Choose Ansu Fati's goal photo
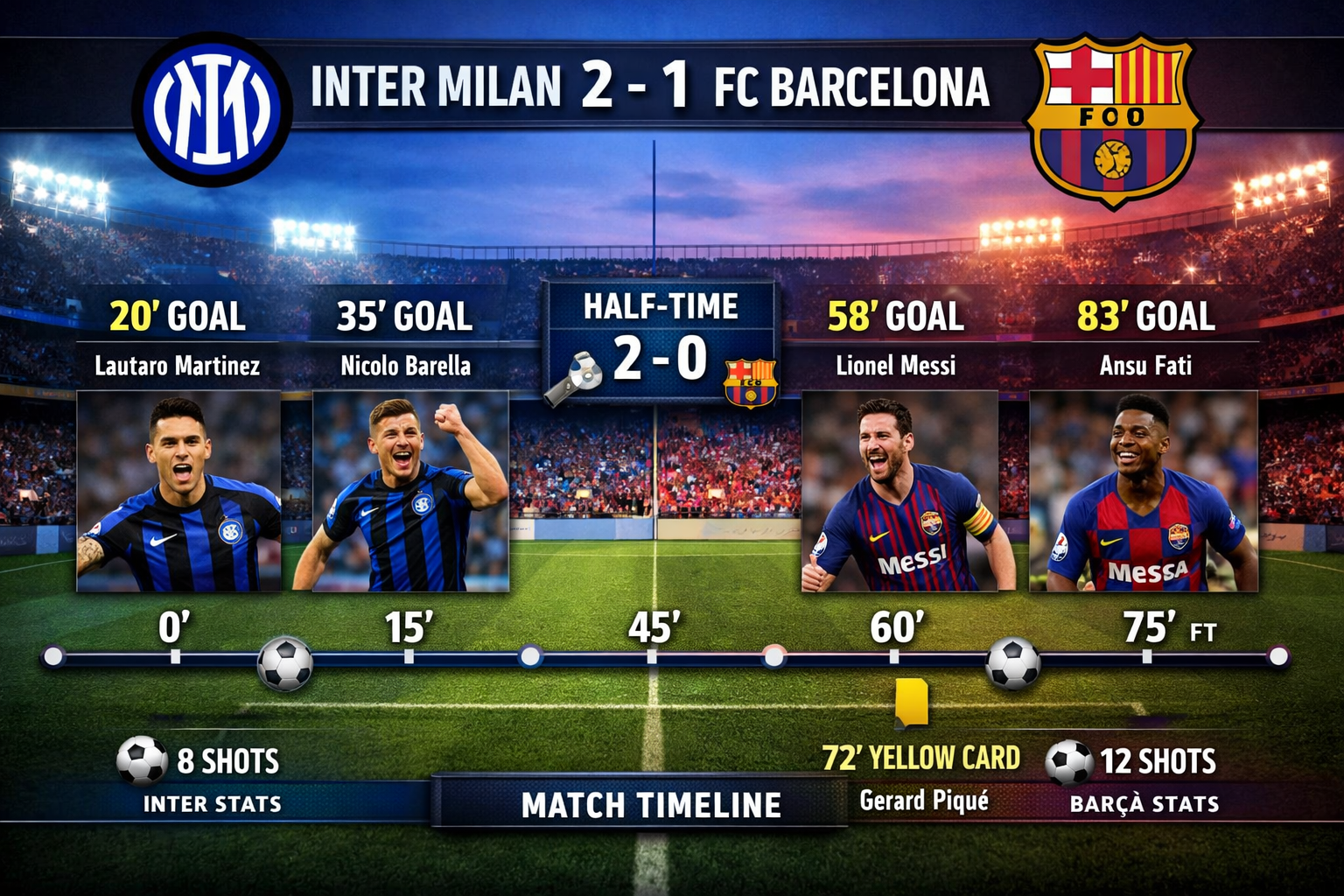The height and width of the screenshot is (896, 1344). 1143,491
